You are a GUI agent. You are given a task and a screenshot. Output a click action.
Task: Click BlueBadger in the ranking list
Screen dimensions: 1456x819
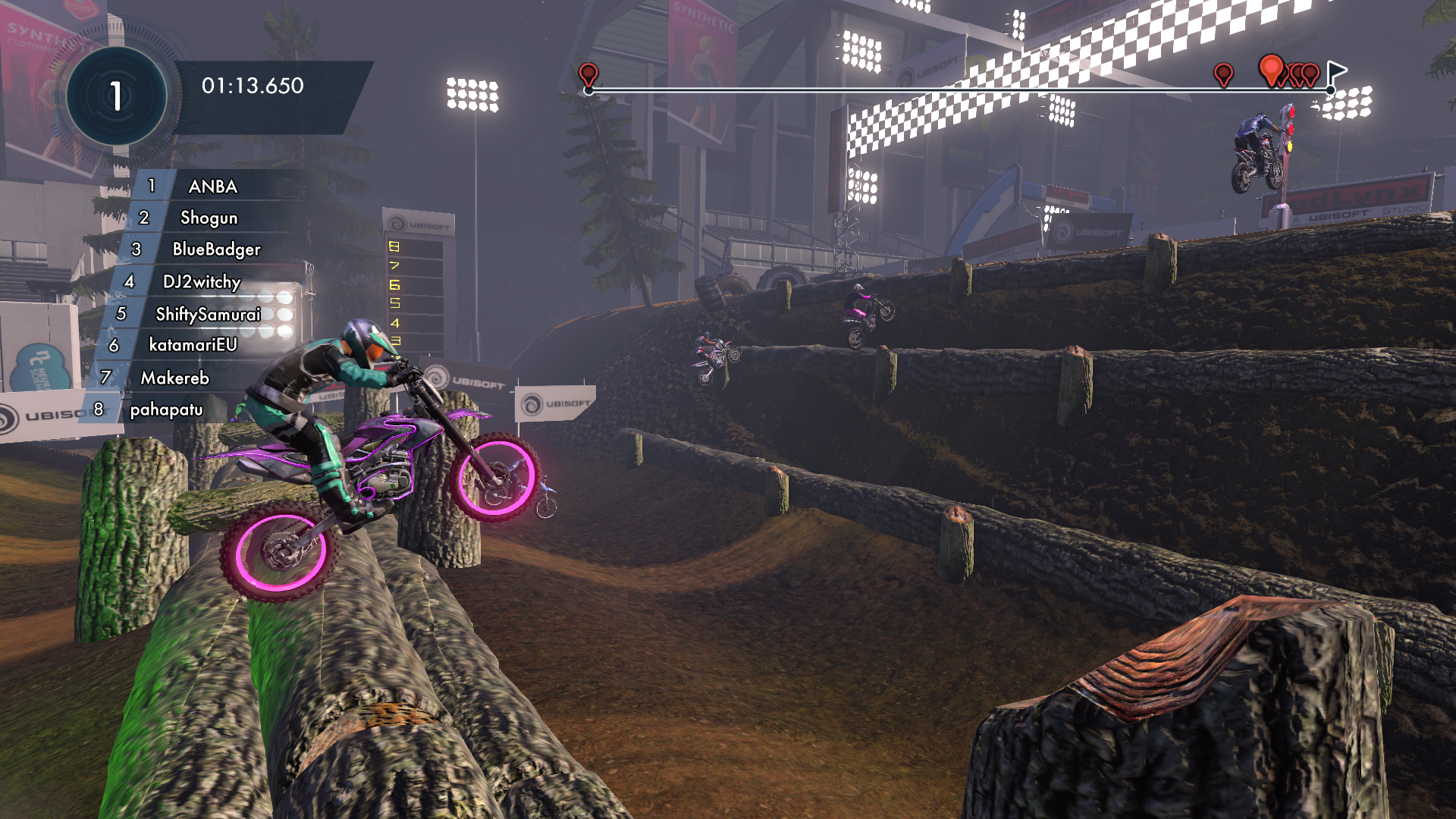[x=216, y=249]
